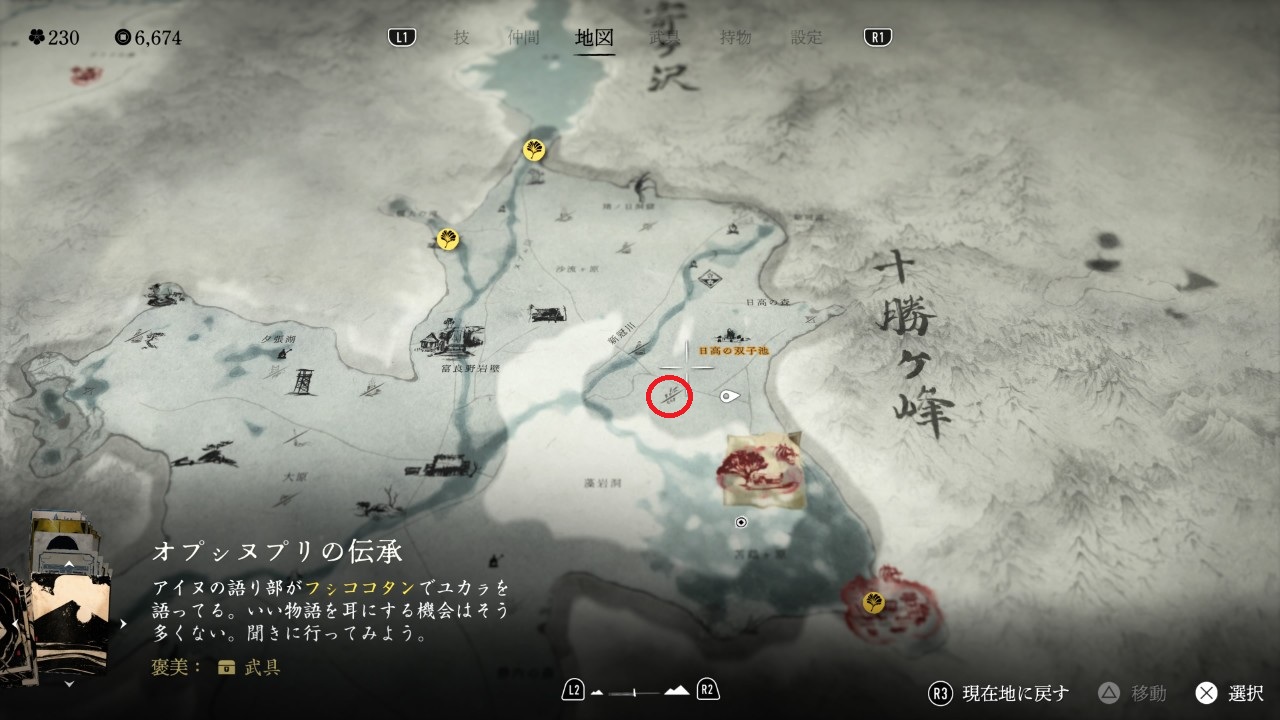Flip quest cards with the right arrow
This screenshot has height=720, width=1280.
[x=124, y=624]
